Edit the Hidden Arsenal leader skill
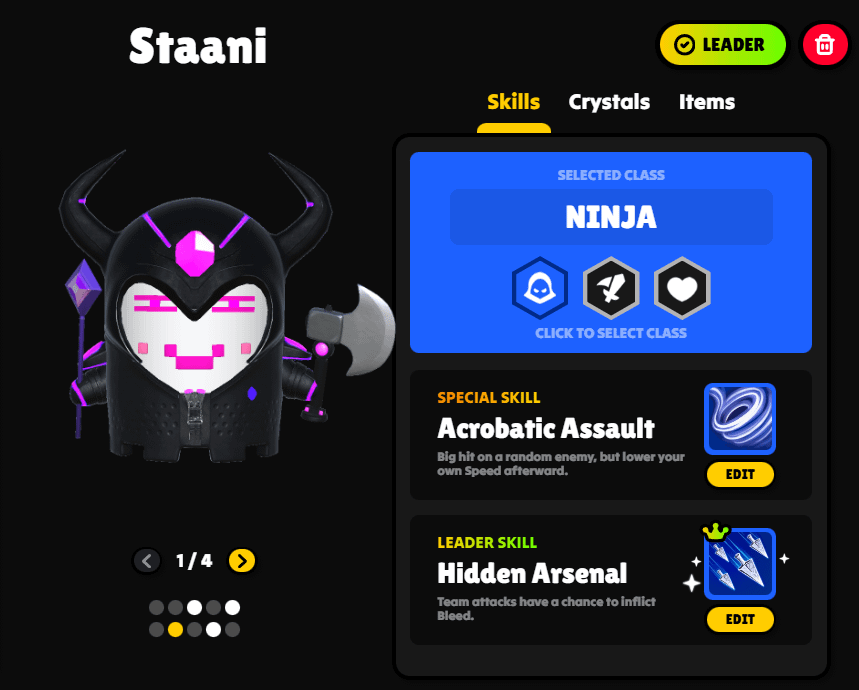 [740, 619]
